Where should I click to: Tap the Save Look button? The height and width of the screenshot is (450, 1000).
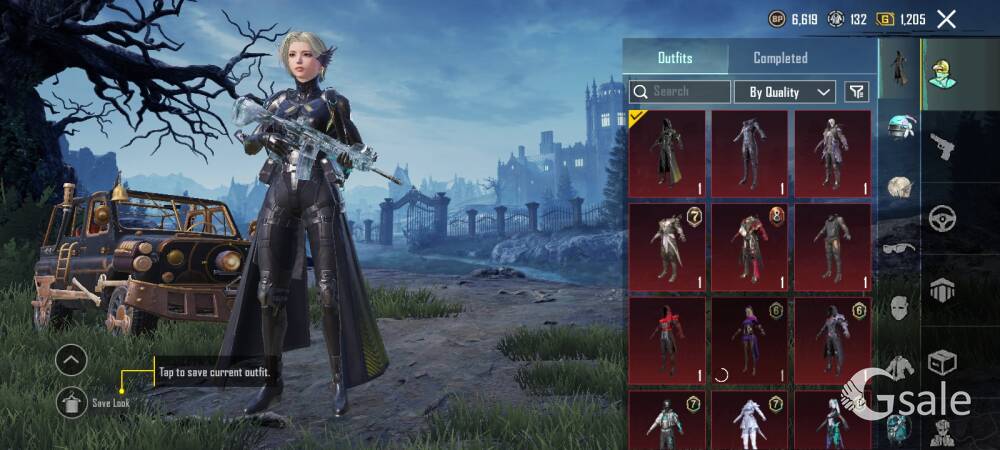(71, 402)
